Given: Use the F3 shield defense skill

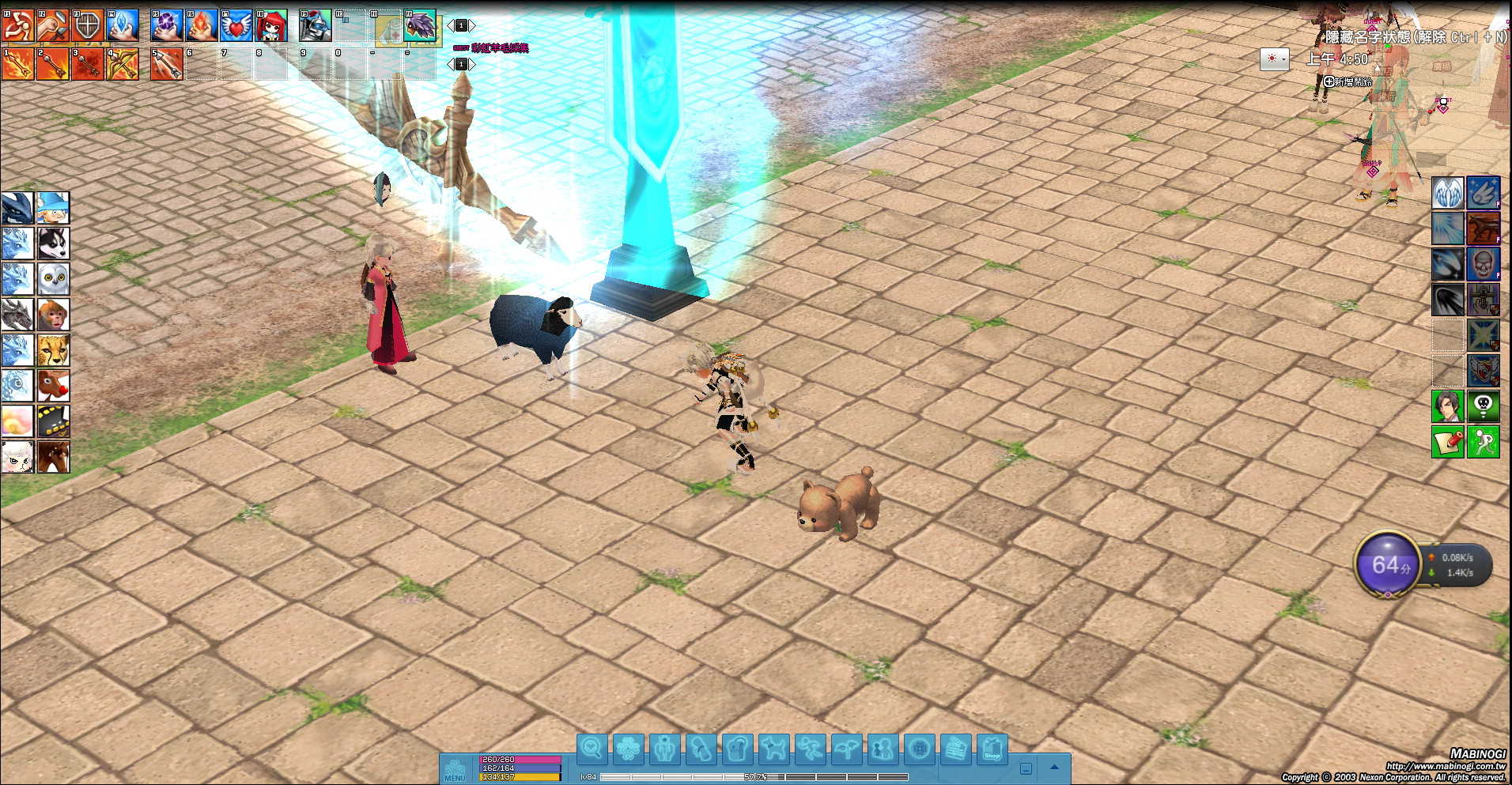Looking at the screenshot, I should [x=87, y=25].
